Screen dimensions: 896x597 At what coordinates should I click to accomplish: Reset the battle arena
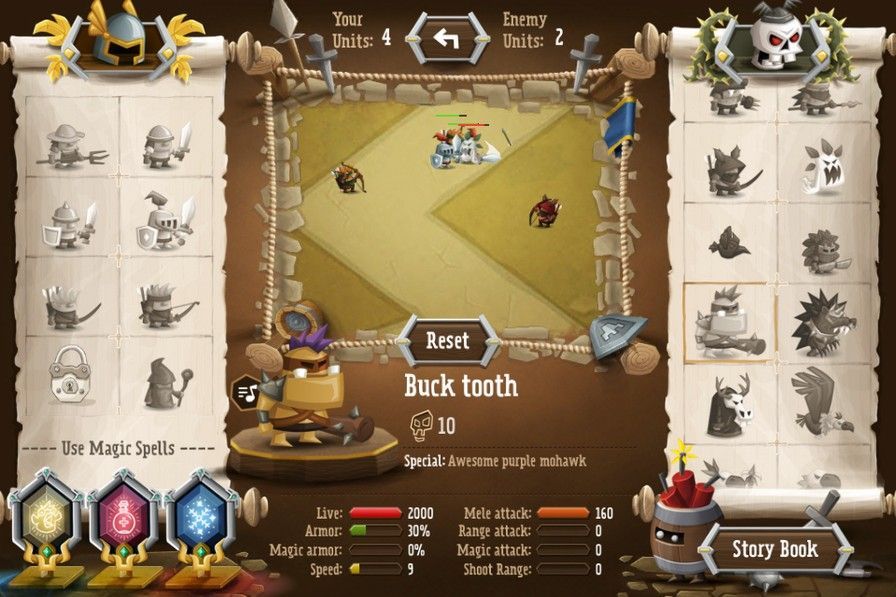pyautogui.click(x=447, y=340)
